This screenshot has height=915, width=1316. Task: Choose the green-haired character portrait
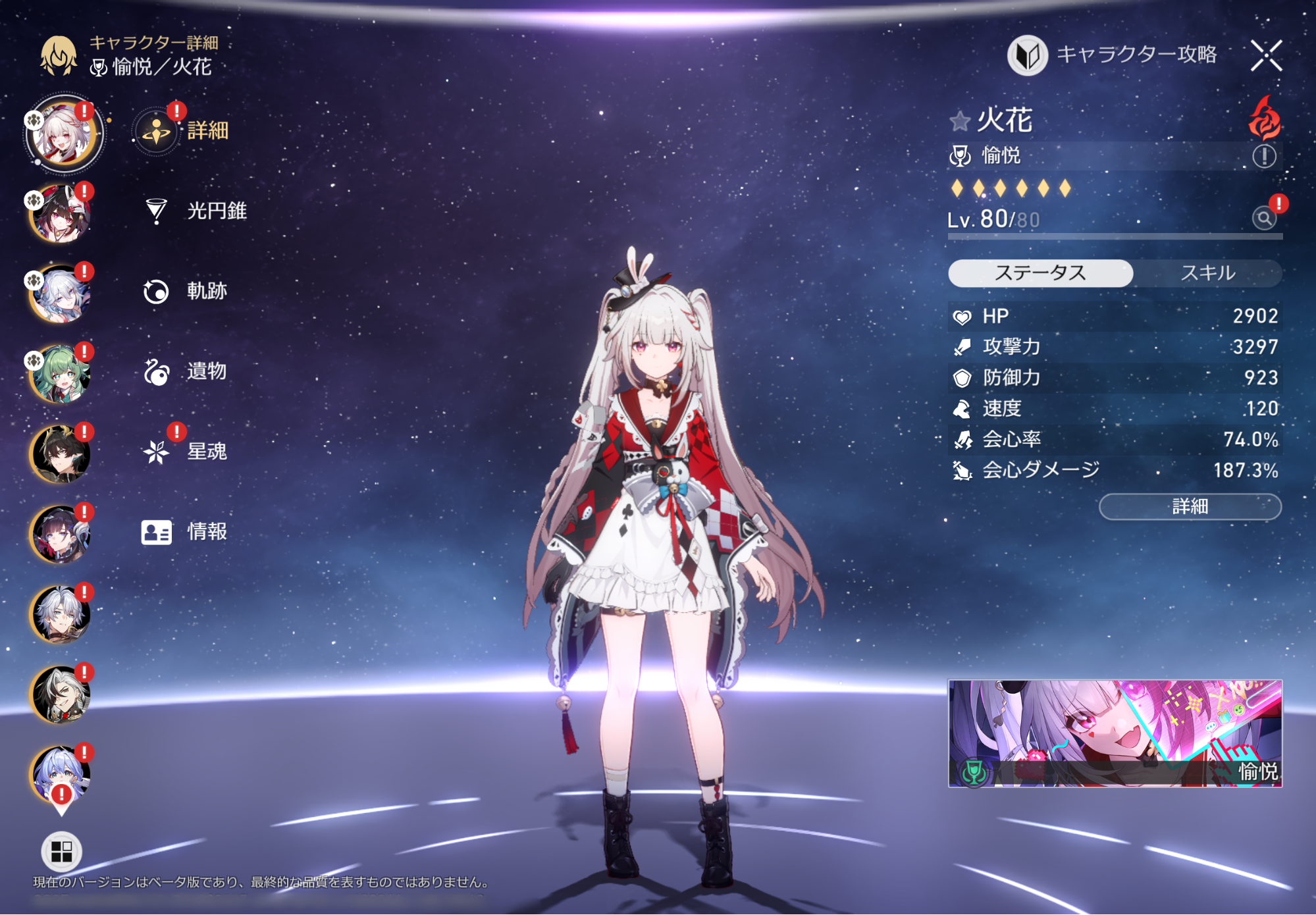pyautogui.click(x=60, y=374)
